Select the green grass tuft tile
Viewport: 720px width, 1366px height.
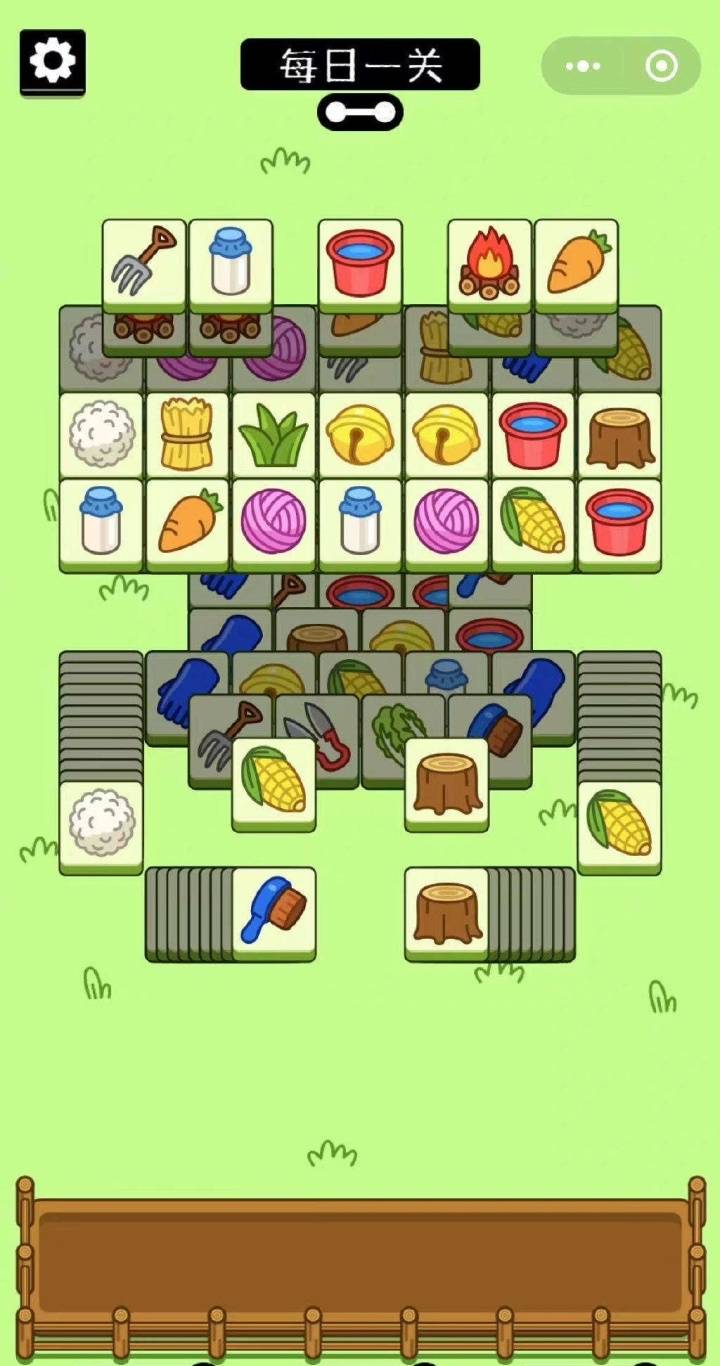pos(273,435)
